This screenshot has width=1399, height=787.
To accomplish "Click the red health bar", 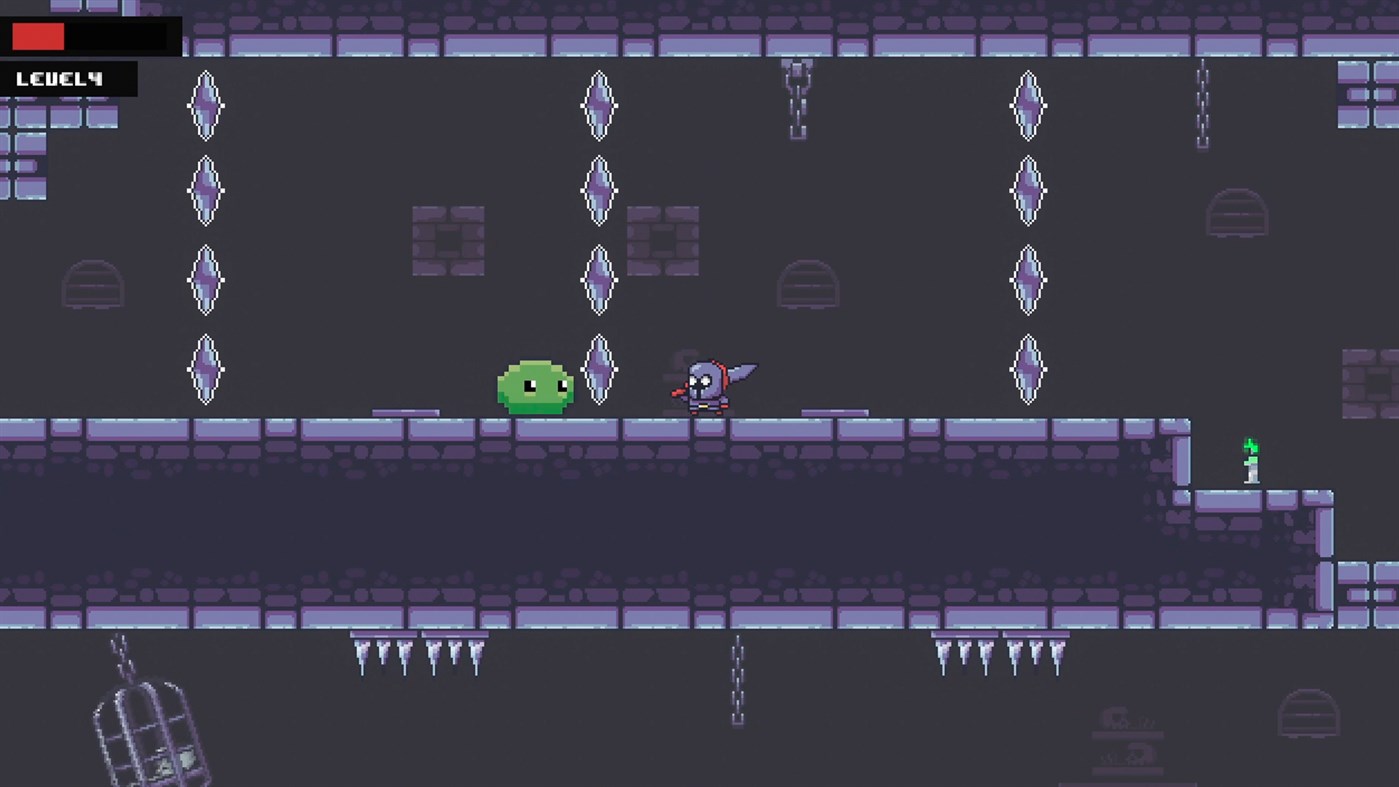I will [x=38, y=36].
